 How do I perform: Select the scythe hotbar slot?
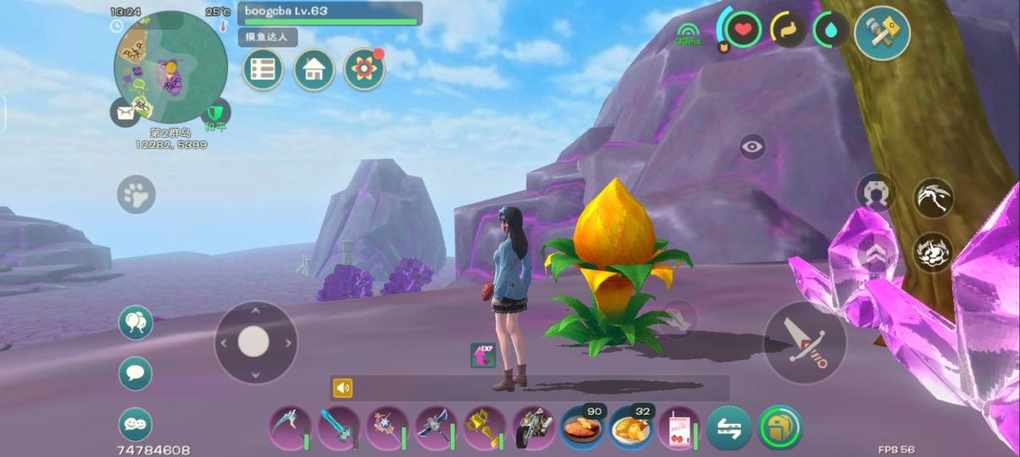pyautogui.click(x=289, y=428)
